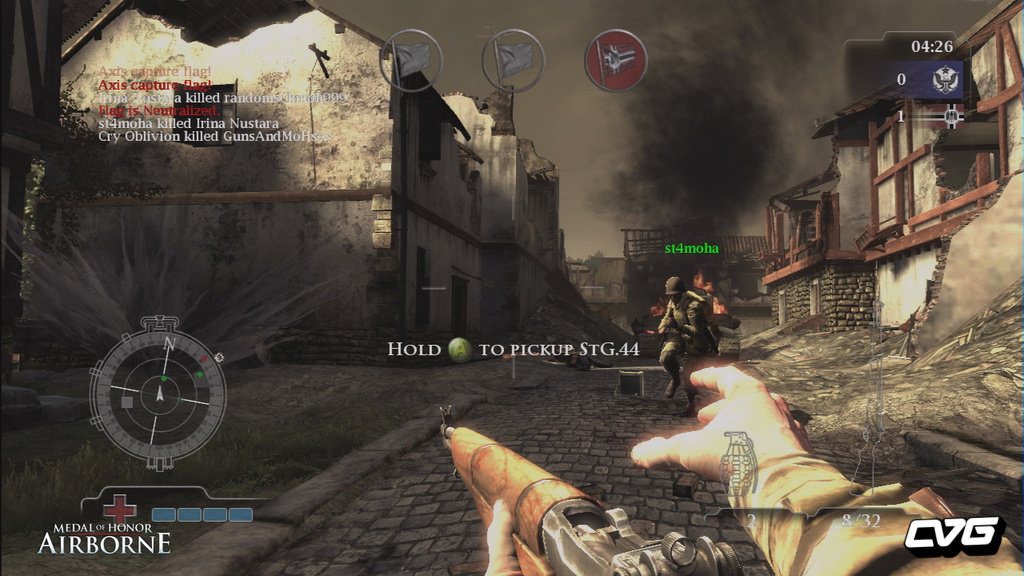
Task: Select the red Axis-held flag icon
Action: [615, 60]
